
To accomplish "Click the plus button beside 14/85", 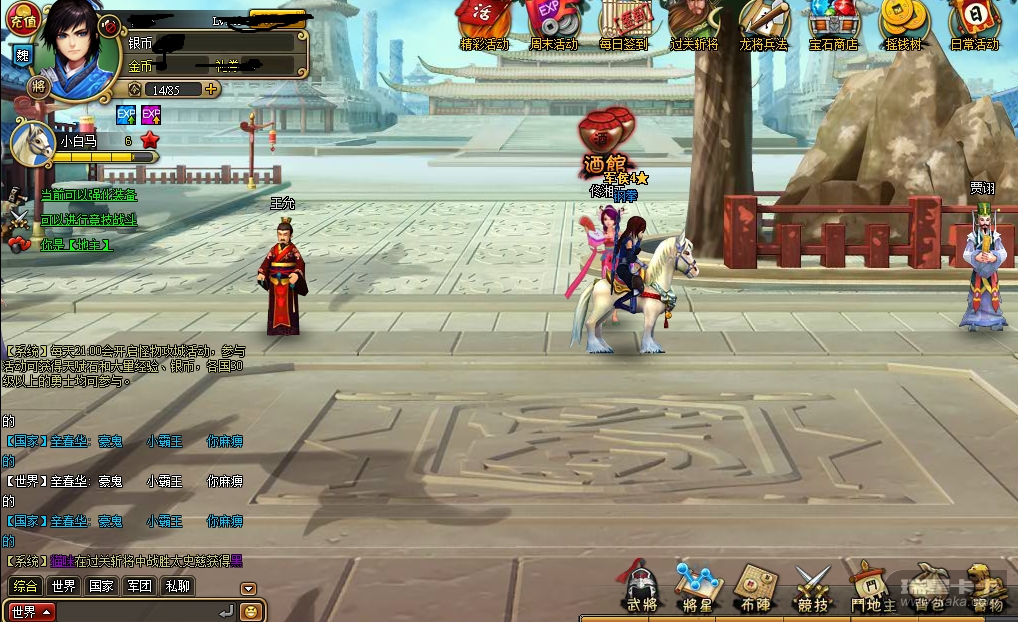I will click(211, 89).
